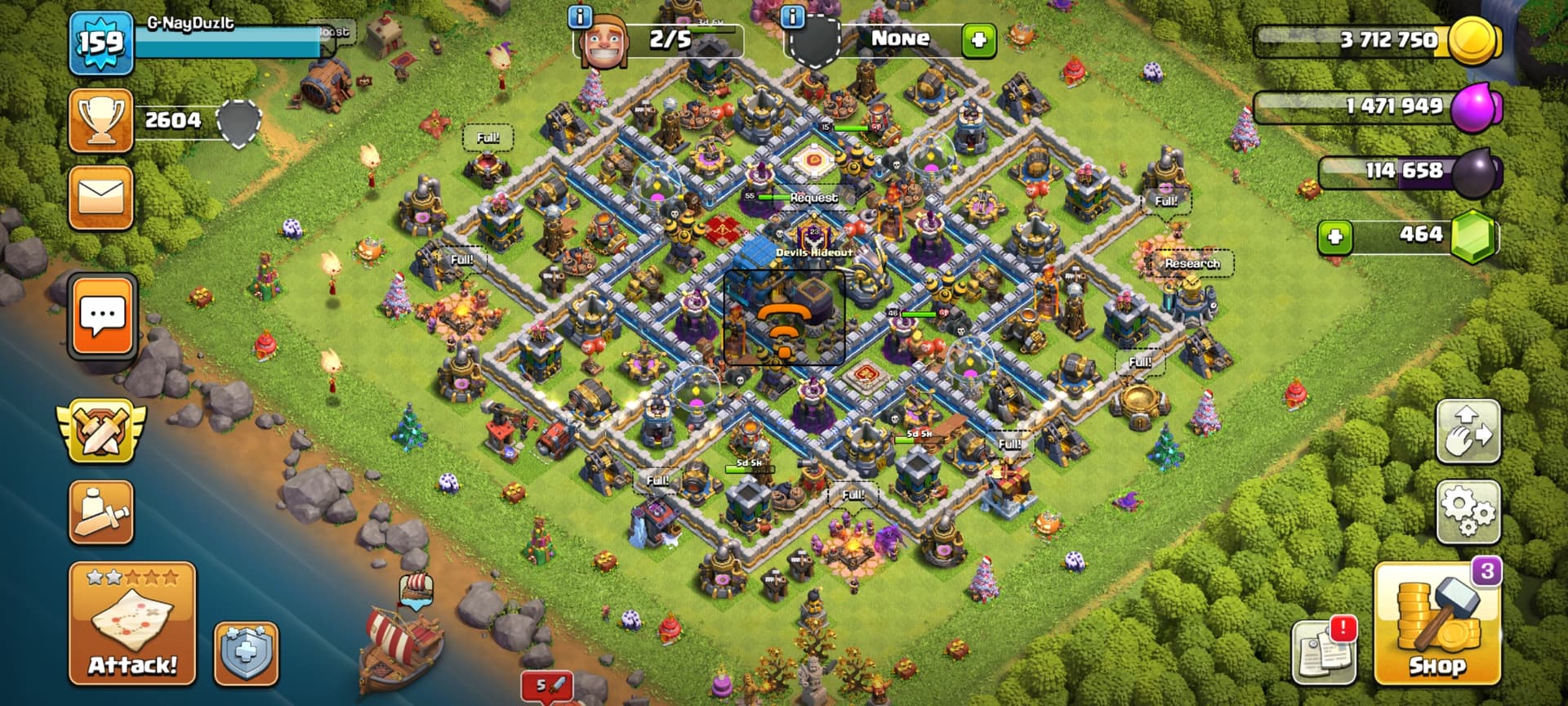Open the Shop
This screenshot has width=1568, height=706.
[x=1437, y=625]
